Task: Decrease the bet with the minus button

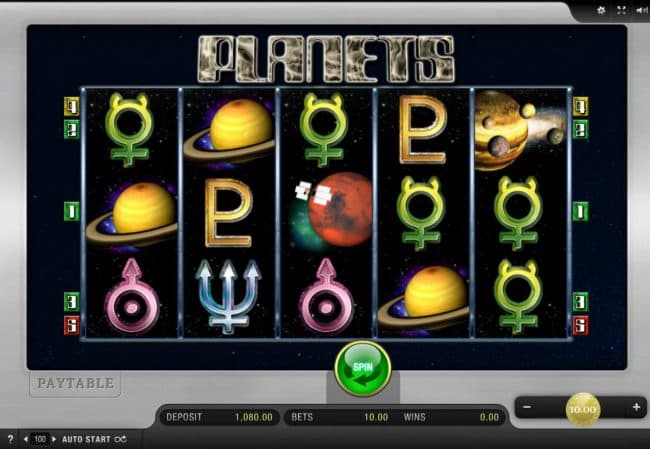Action: (x=529, y=408)
